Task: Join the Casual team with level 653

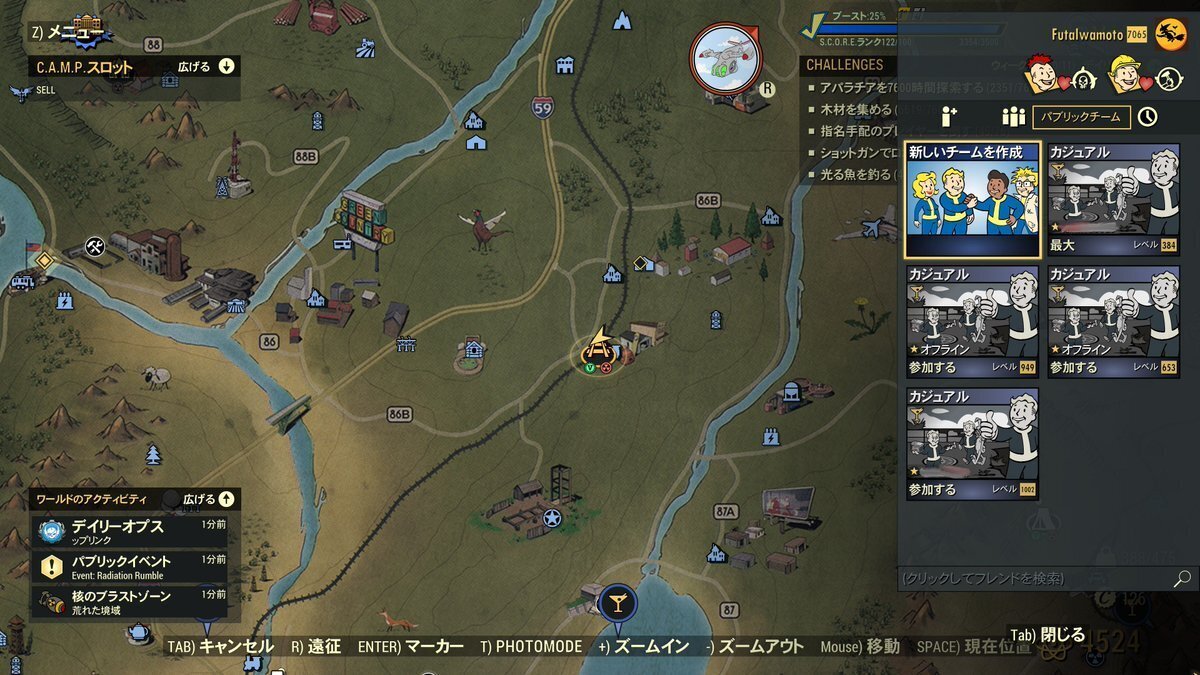Action: click(1113, 322)
